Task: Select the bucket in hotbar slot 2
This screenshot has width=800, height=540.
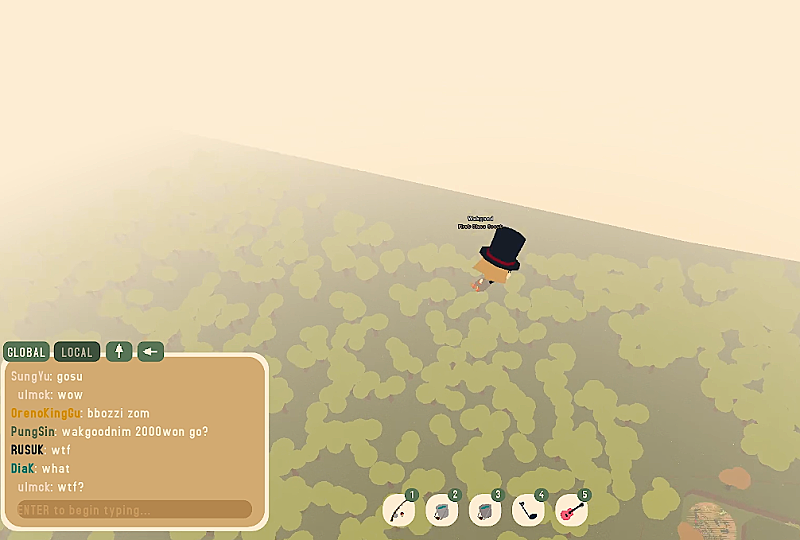Action: pyautogui.click(x=442, y=510)
